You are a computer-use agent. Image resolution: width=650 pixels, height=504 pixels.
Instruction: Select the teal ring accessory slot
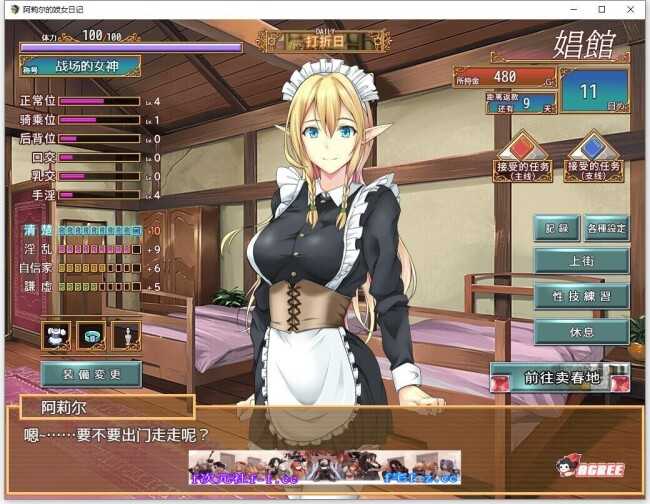(x=91, y=335)
